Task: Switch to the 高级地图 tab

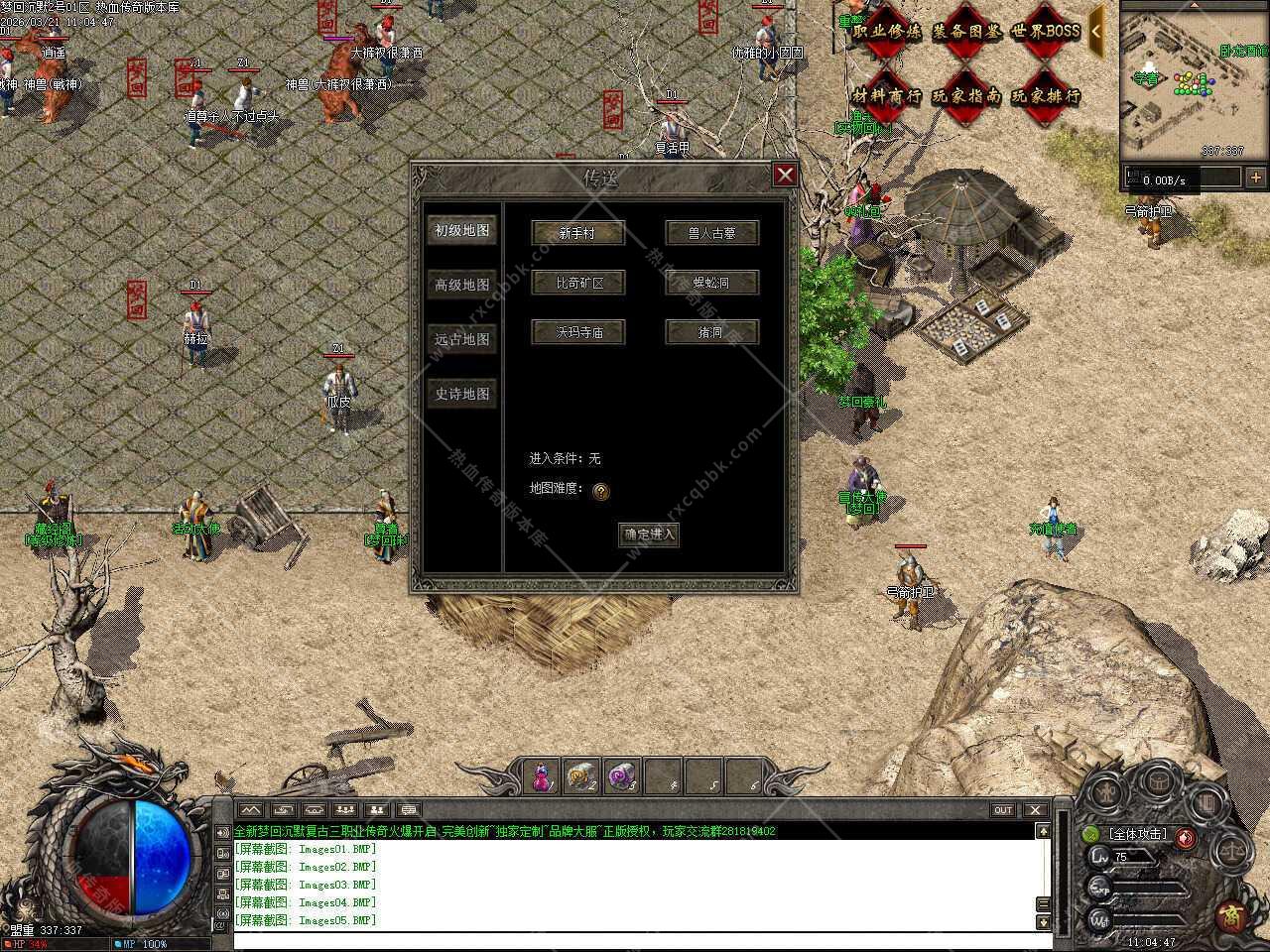Action: click(461, 285)
